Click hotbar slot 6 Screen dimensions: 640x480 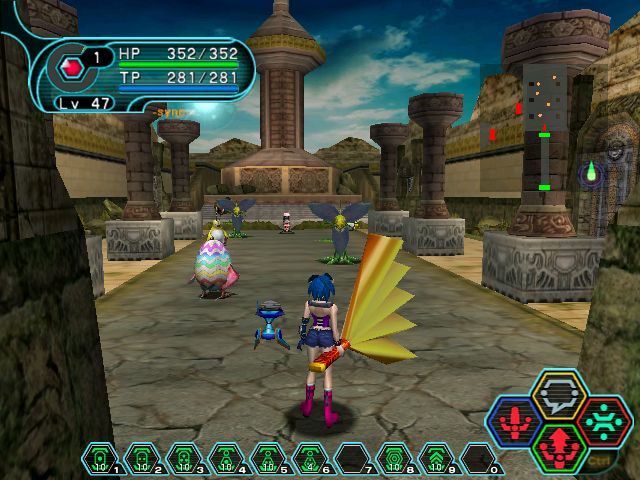click(309, 459)
